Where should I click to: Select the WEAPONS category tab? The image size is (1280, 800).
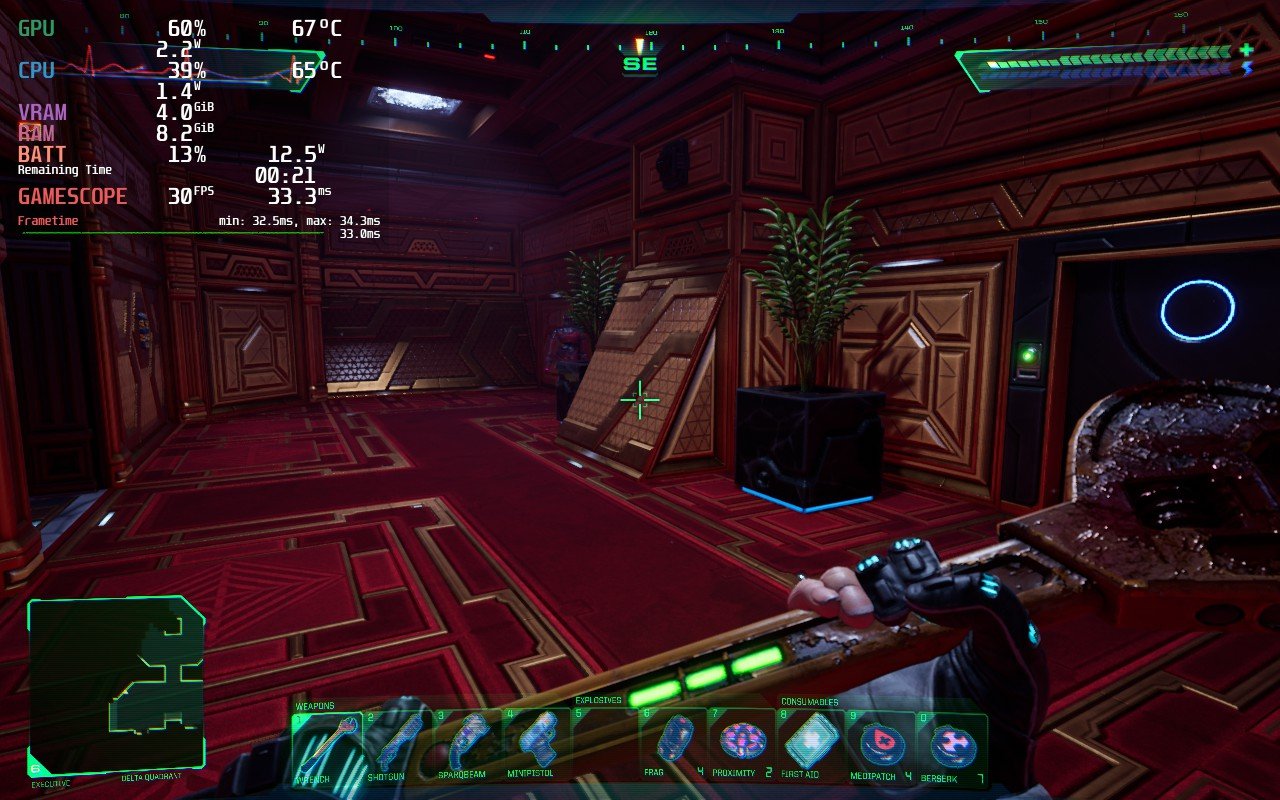click(317, 704)
